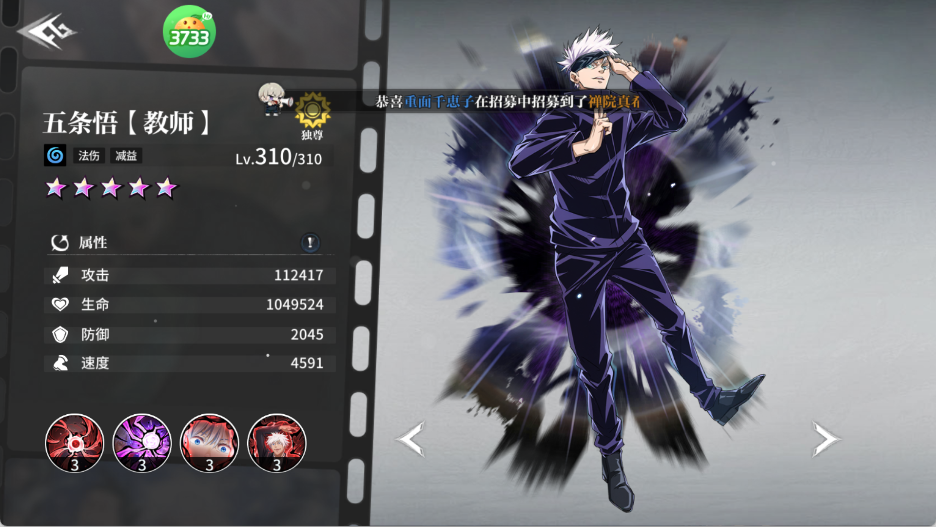Tap the blue spiral element icon

pyautogui.click(x=55, y=156)
